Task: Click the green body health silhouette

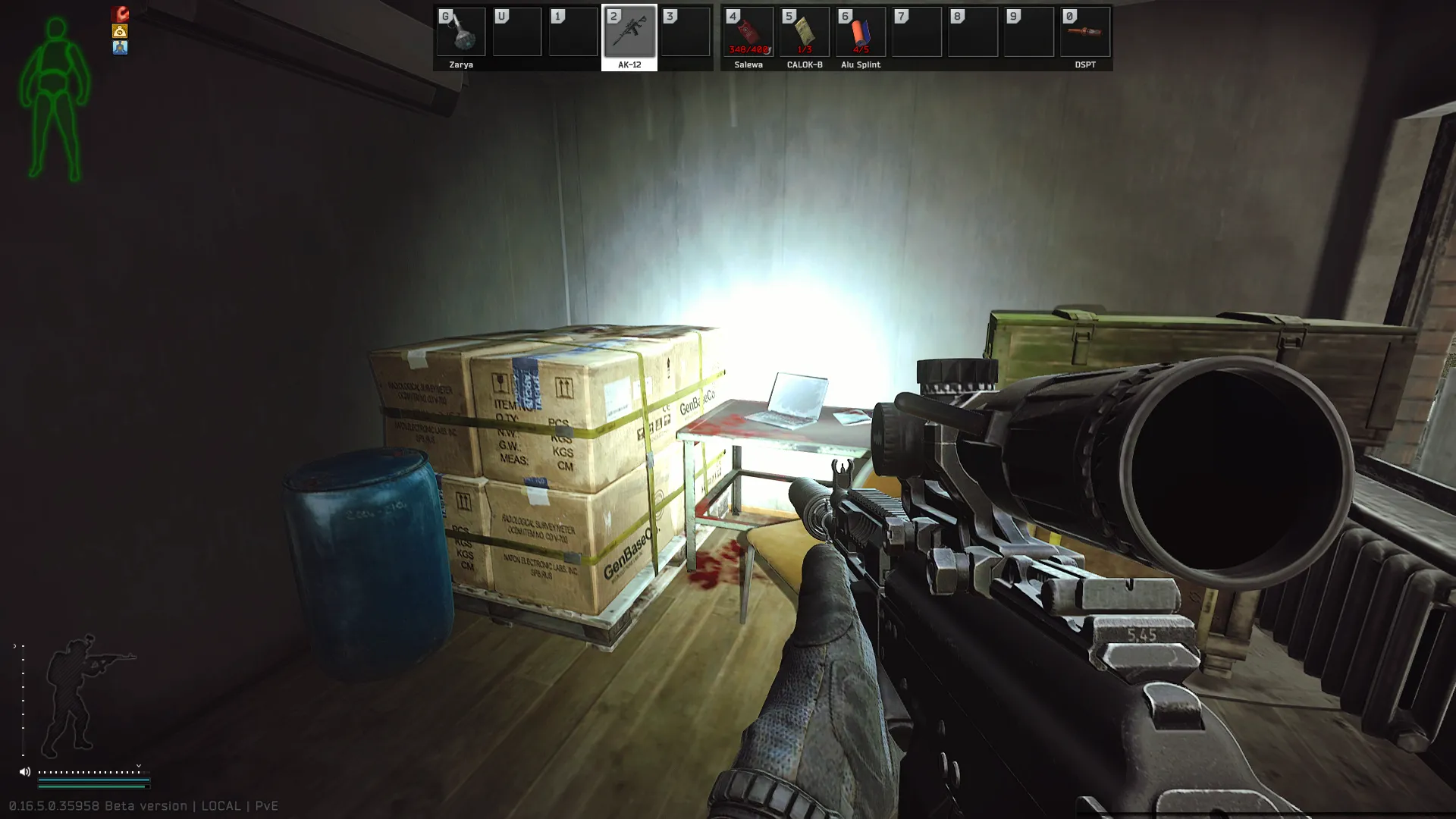Action: point(55,99)
